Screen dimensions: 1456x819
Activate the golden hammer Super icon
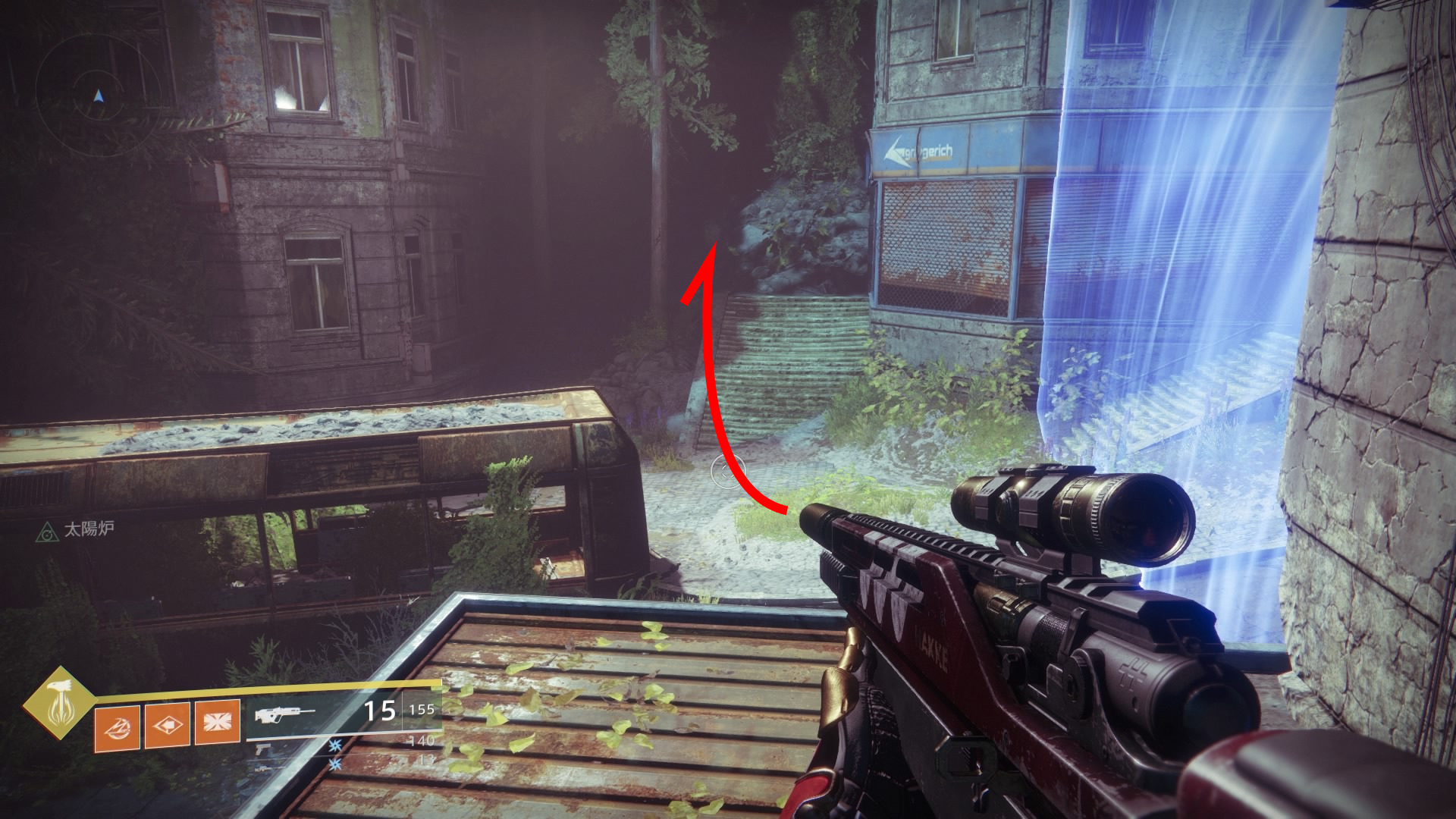pyautogui.click(x=59, y=703)
